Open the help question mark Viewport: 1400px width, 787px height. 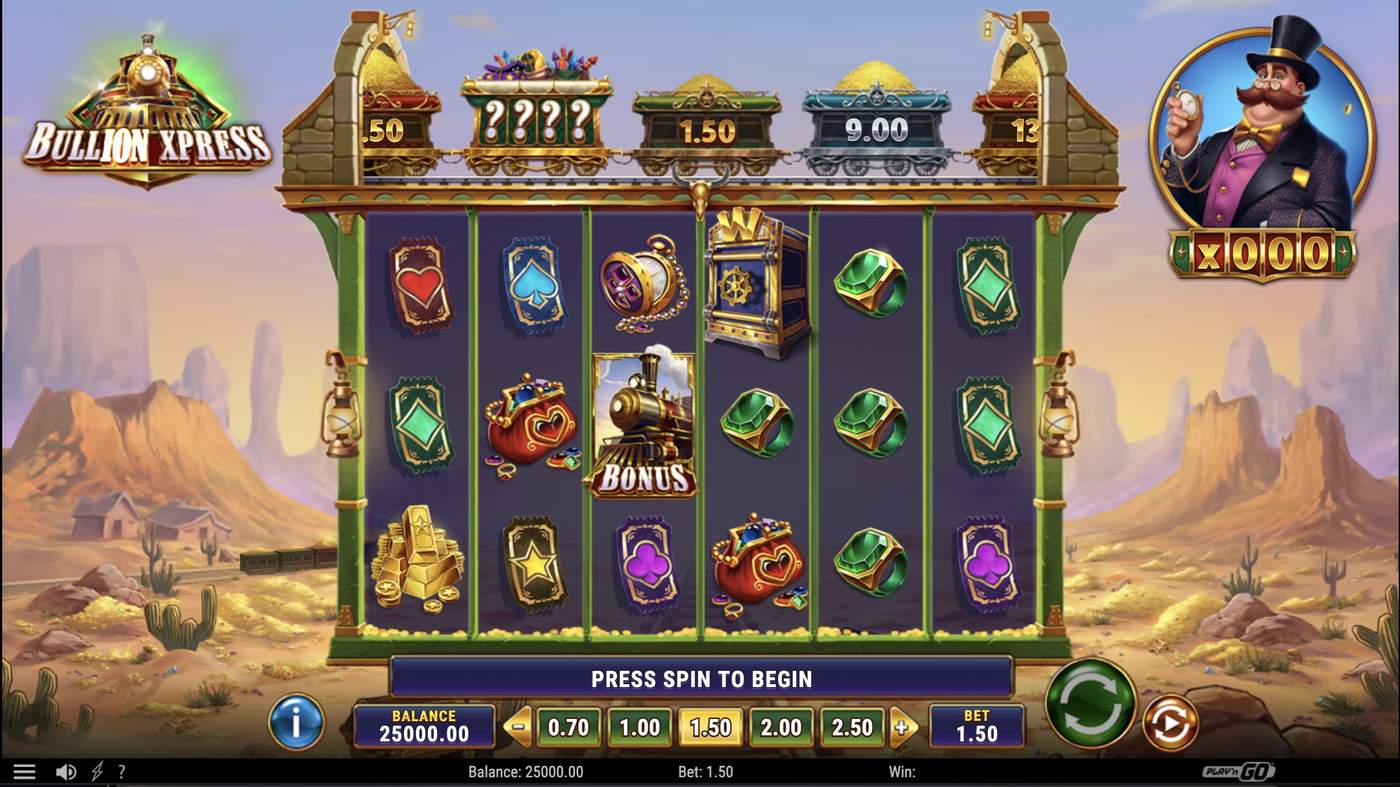pos(122,770)
